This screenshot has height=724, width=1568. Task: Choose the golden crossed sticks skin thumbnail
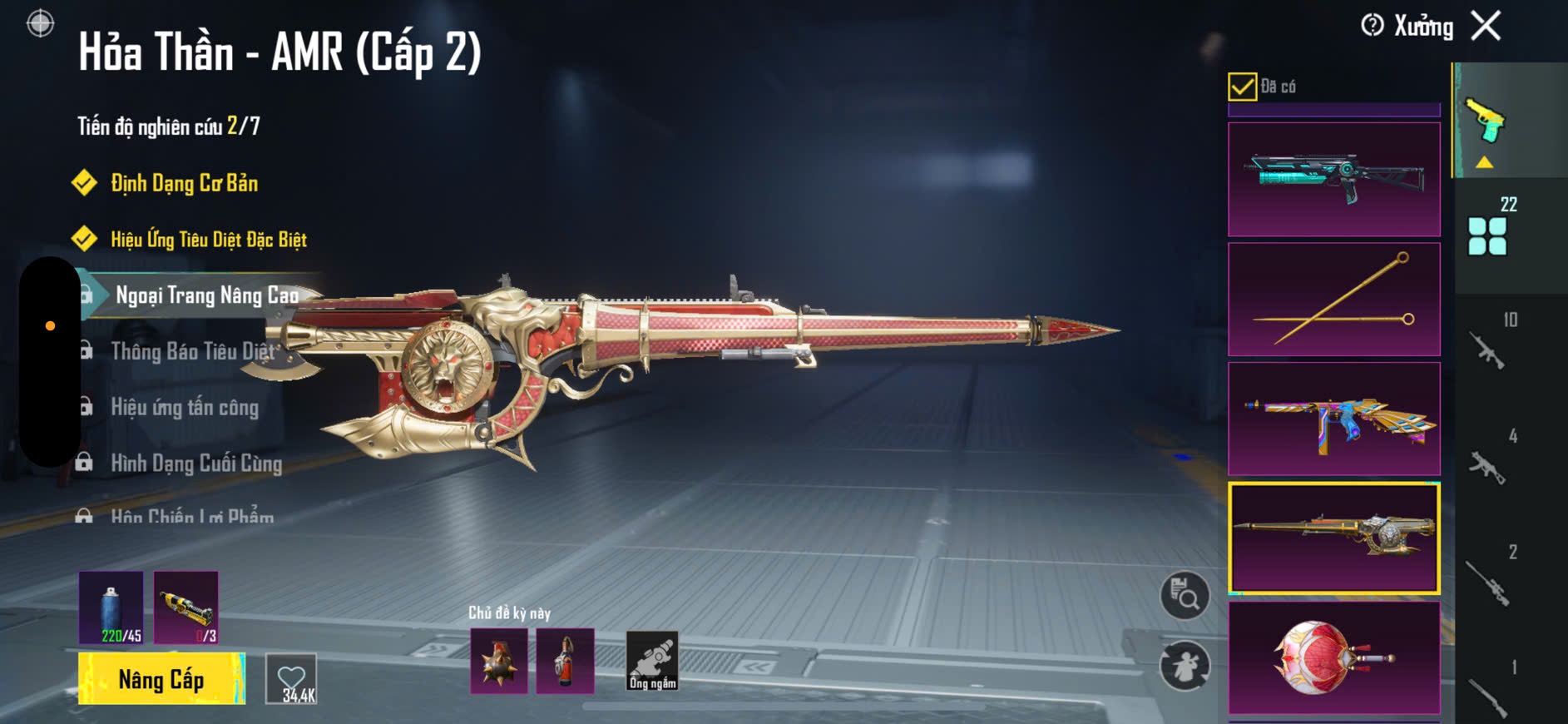(1333, 300)
